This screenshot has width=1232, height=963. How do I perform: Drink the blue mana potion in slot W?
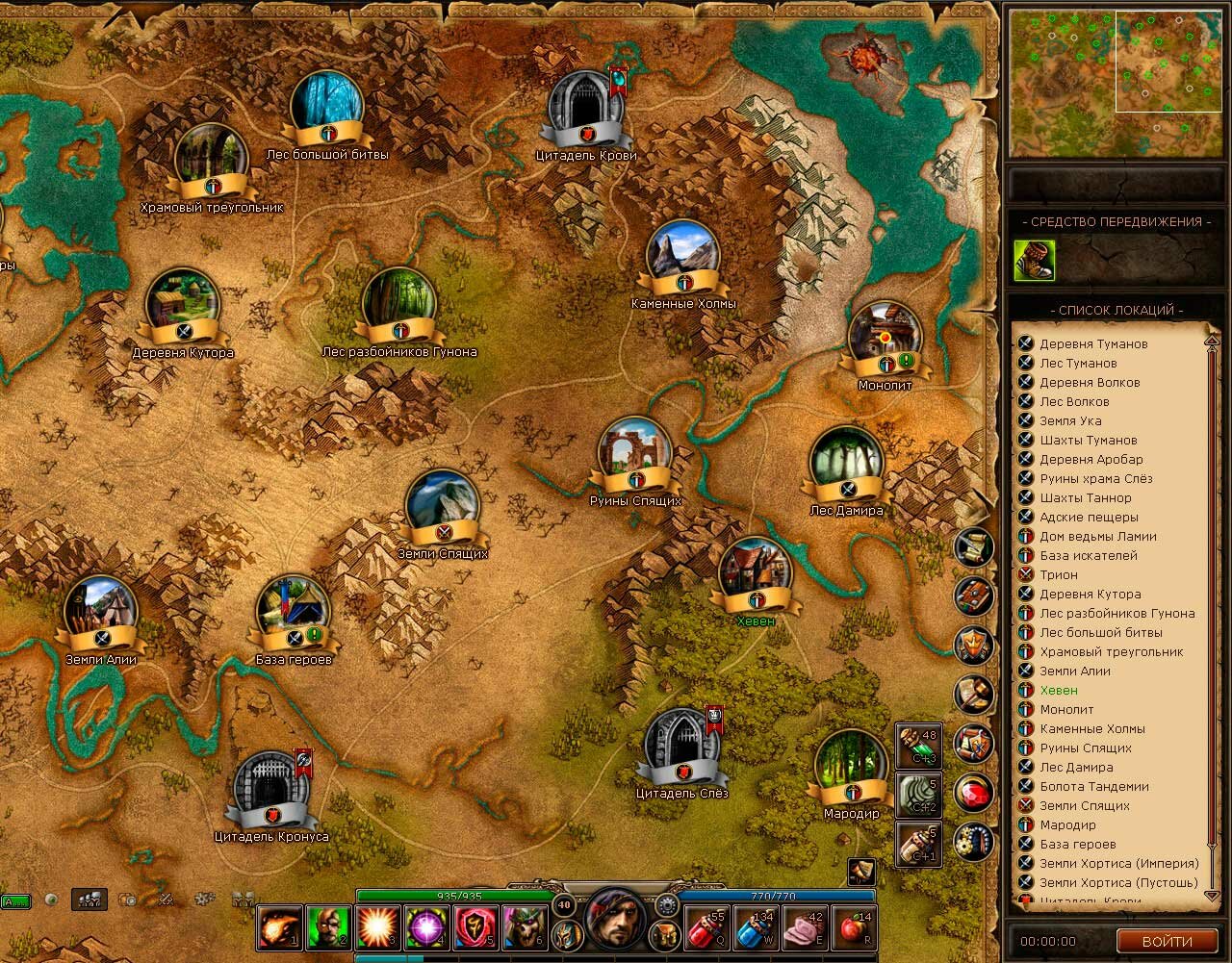pyautogui.click(x=757, y=928)
